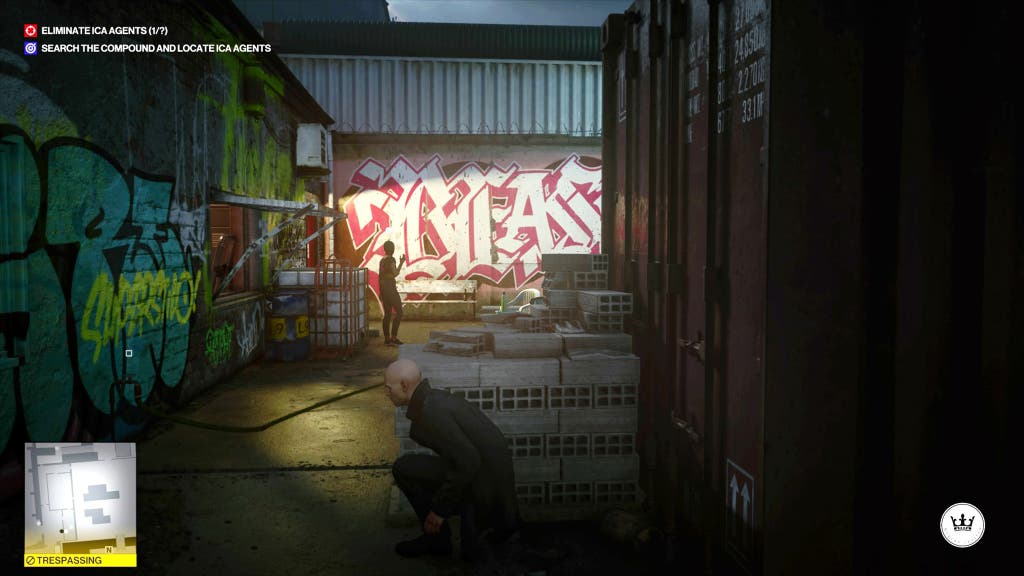Image resolution: width=1024 pixels, height=576 pixels.
Task: Open the minimap
Action: 80,498
